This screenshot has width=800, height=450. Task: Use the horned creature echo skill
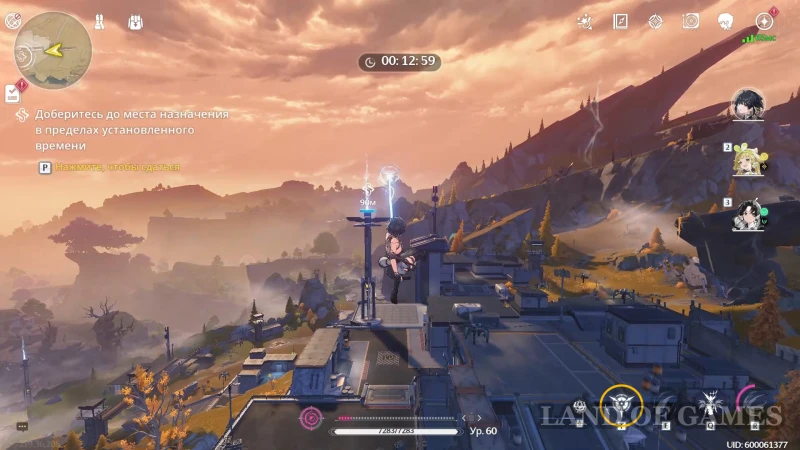711,405
